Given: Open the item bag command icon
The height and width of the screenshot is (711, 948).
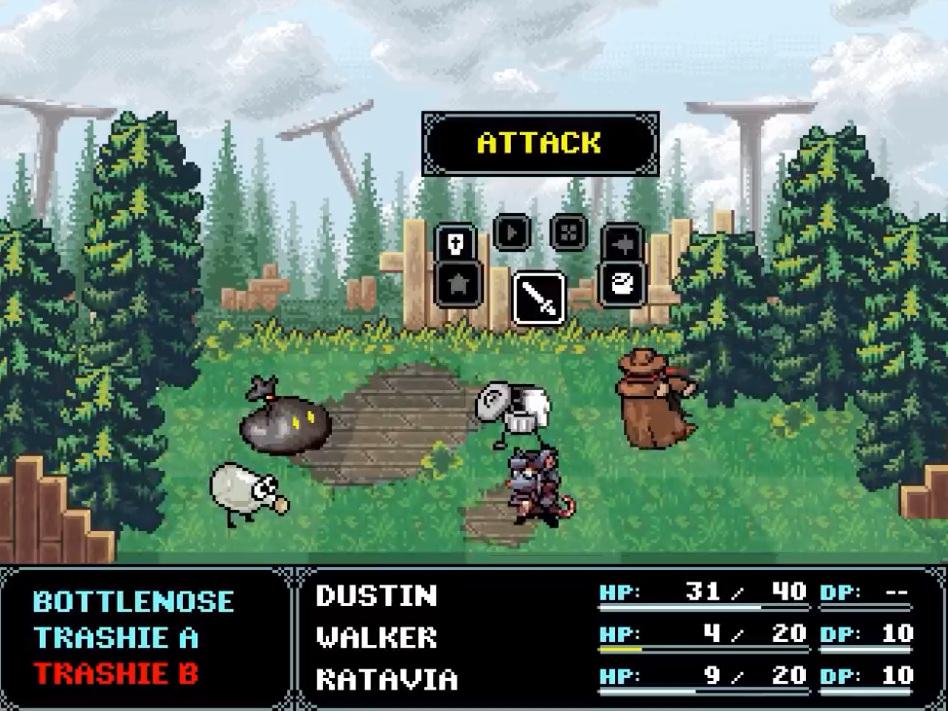Looking at the screenshot, I should (x=621, y=284).
